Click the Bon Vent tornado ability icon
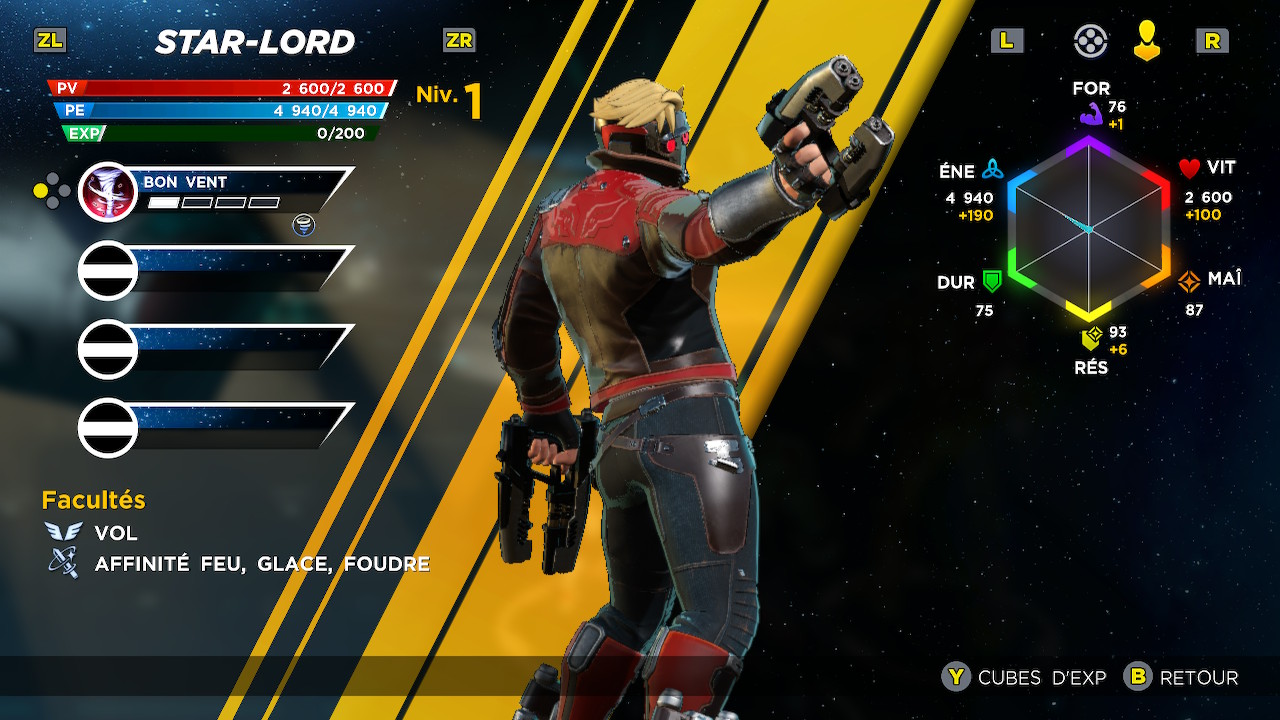This screenshot has width=1280, height=720. tap(107, 191)
